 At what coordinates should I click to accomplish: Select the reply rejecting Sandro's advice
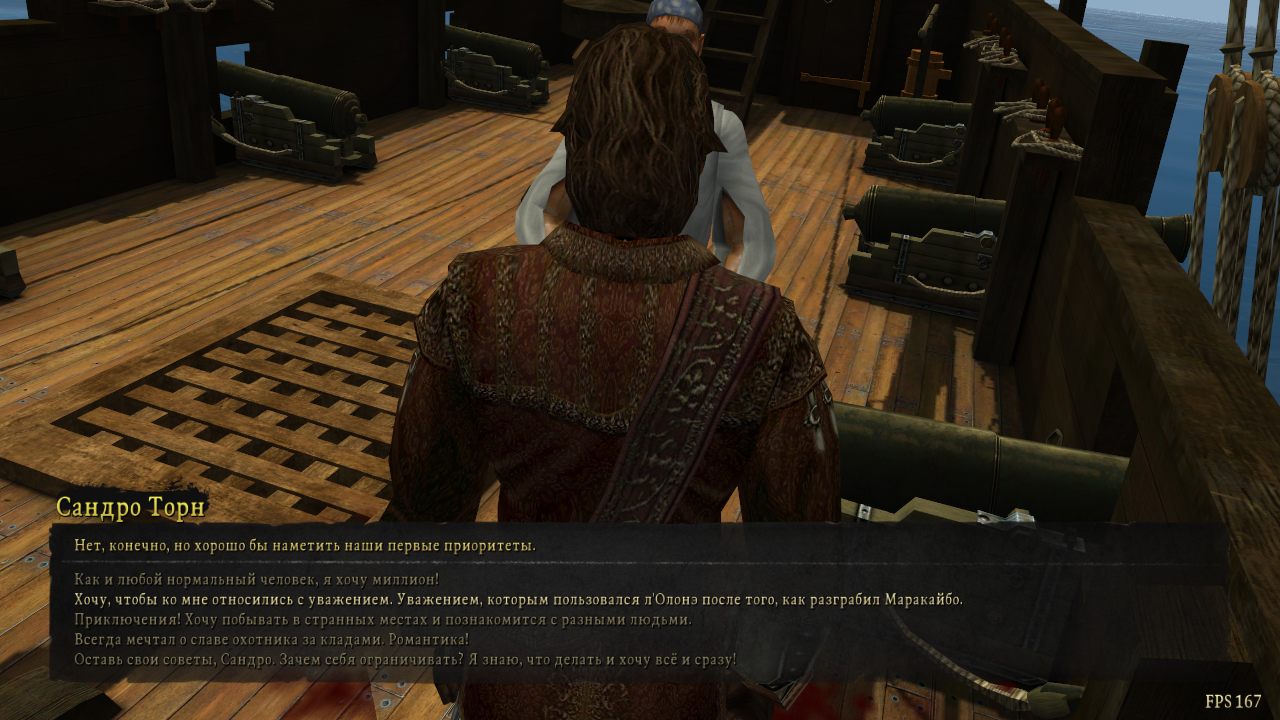coord(405,659)
